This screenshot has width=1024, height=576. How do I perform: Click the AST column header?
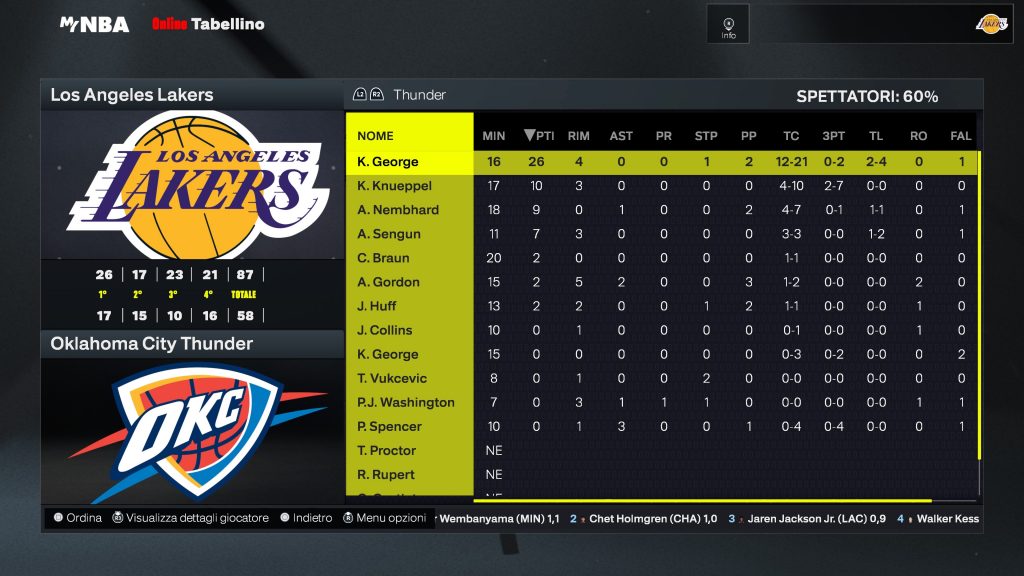tap(621, 136)
